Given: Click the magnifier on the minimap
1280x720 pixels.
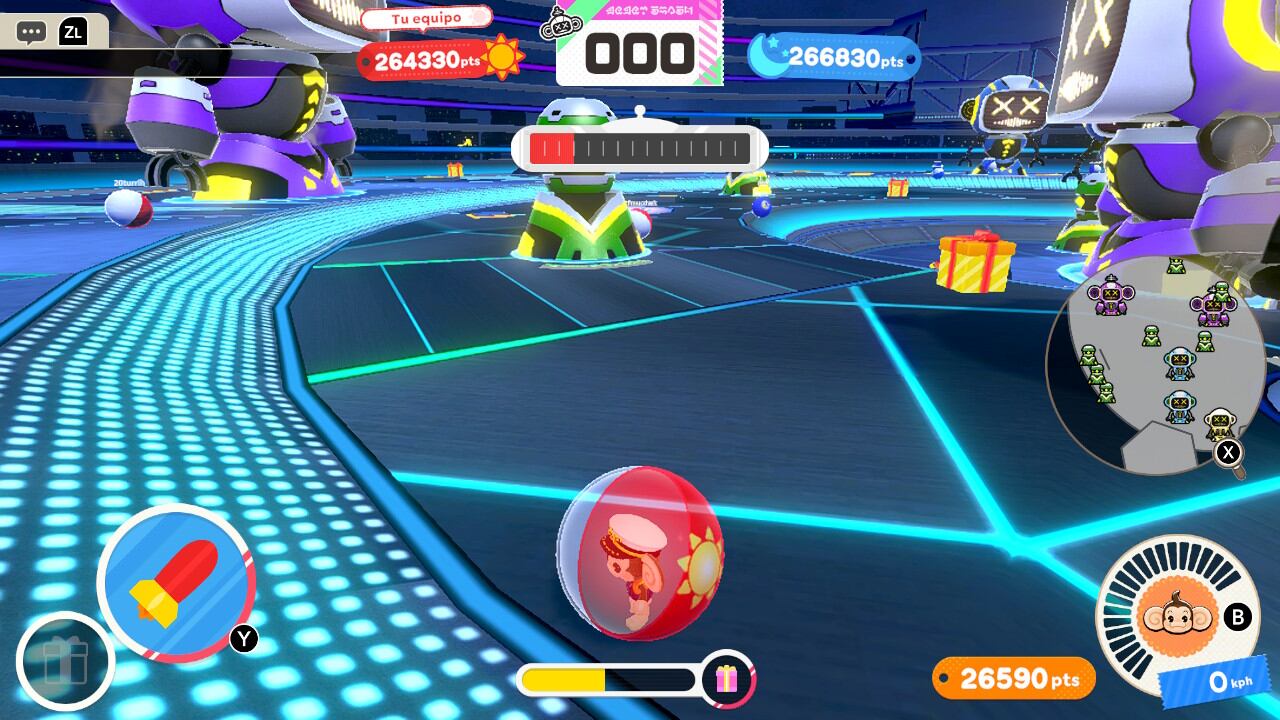Looking at the screenshot, I should click(1229, 454).
